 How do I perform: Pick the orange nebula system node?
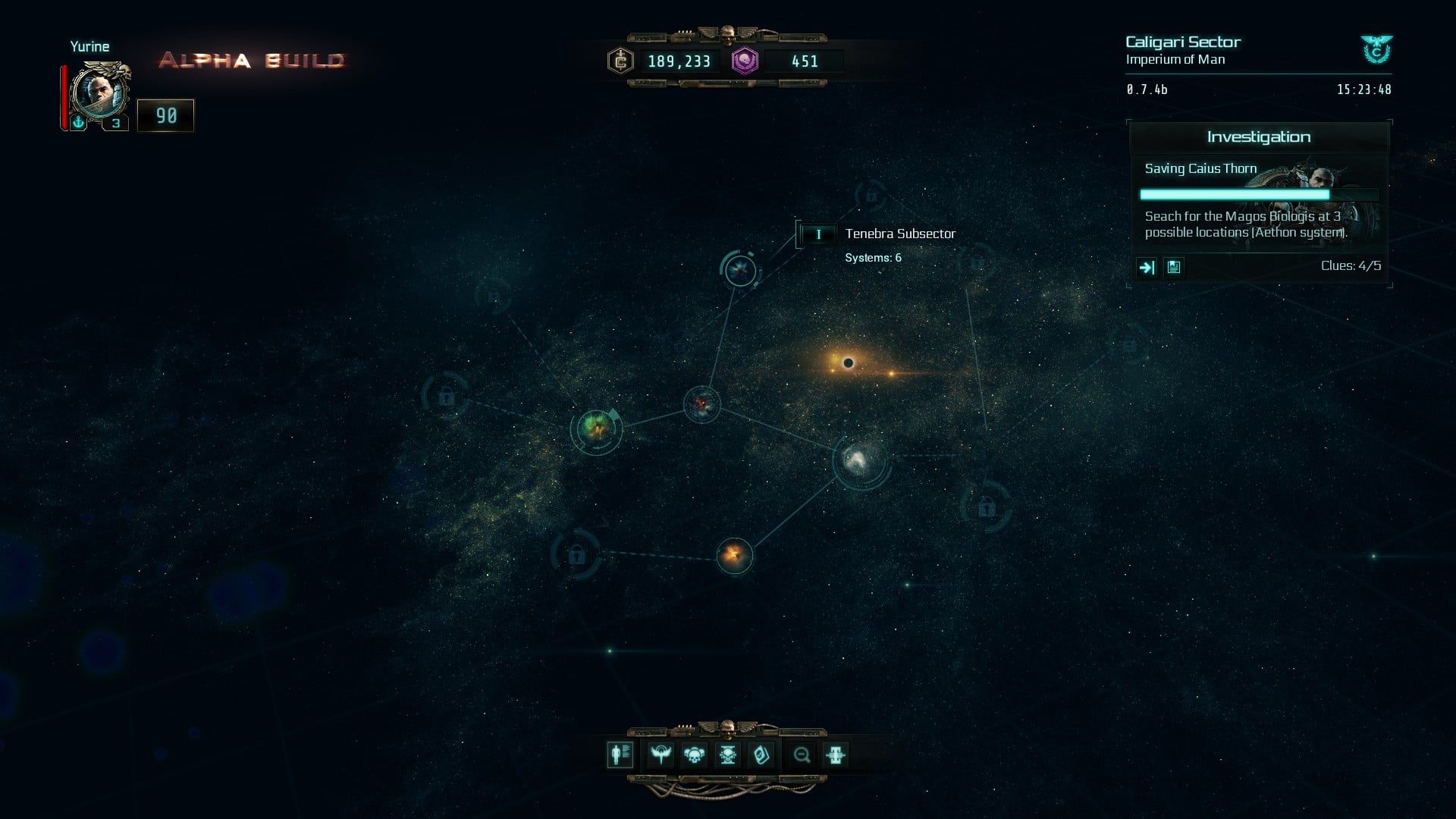[x=734, y=555]
